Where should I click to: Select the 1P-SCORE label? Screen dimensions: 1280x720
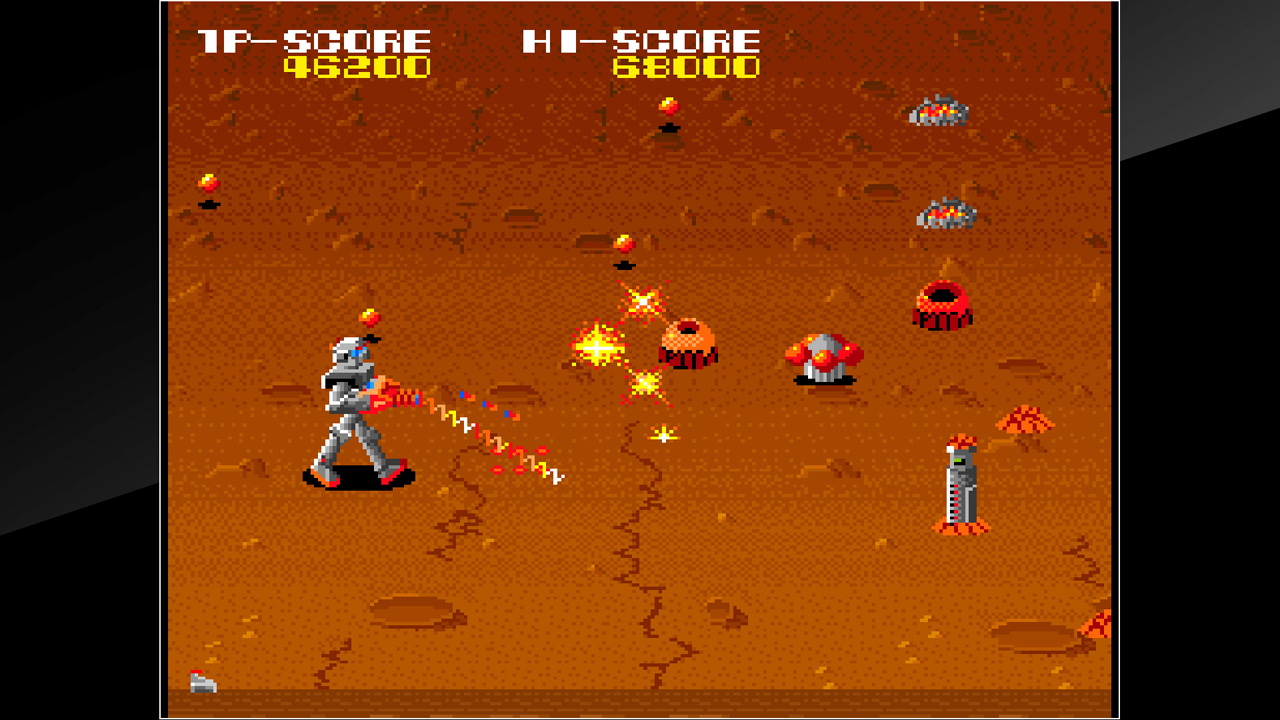tap(312, 42)
